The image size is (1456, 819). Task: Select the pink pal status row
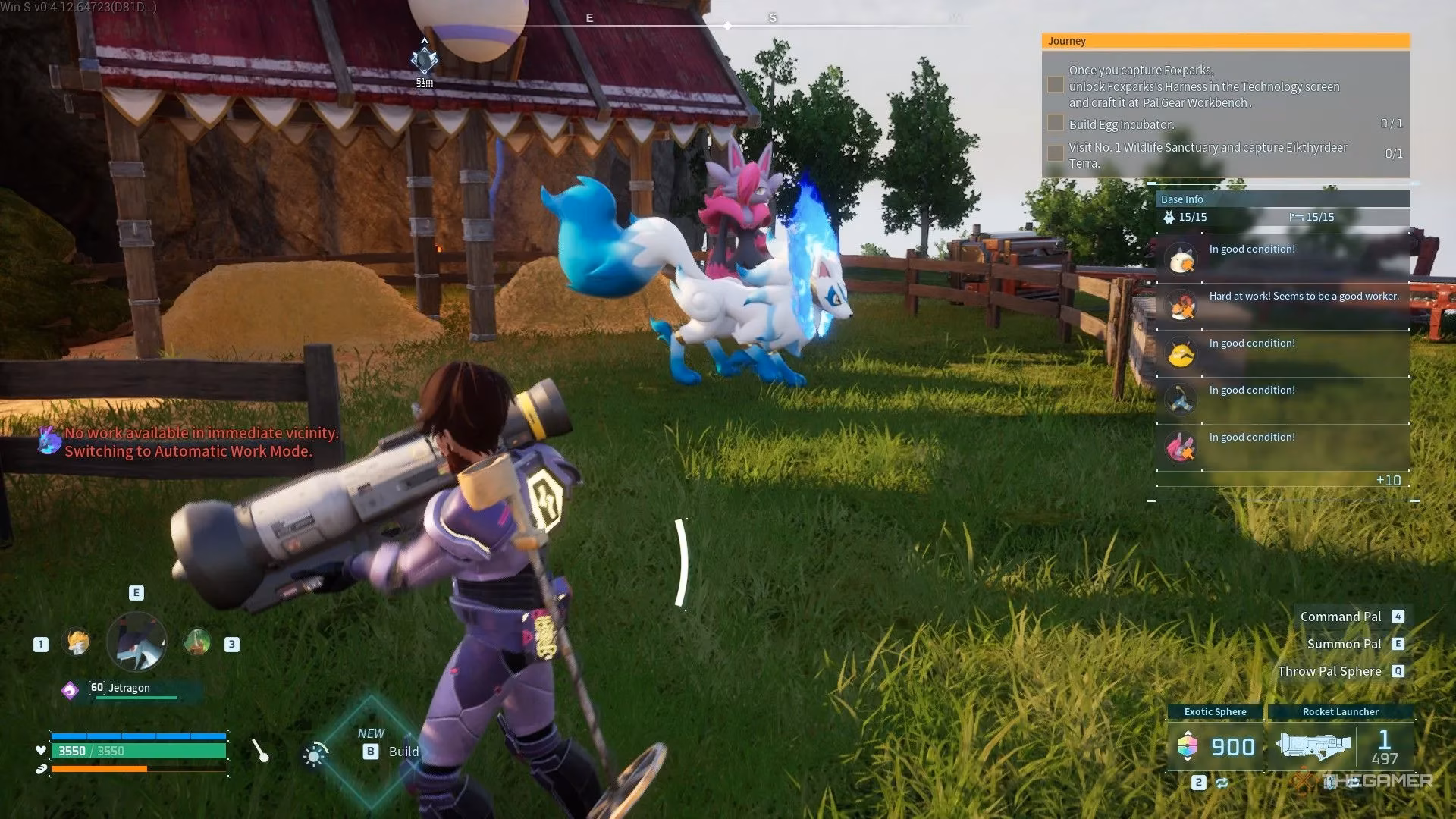coord(1282,446)
